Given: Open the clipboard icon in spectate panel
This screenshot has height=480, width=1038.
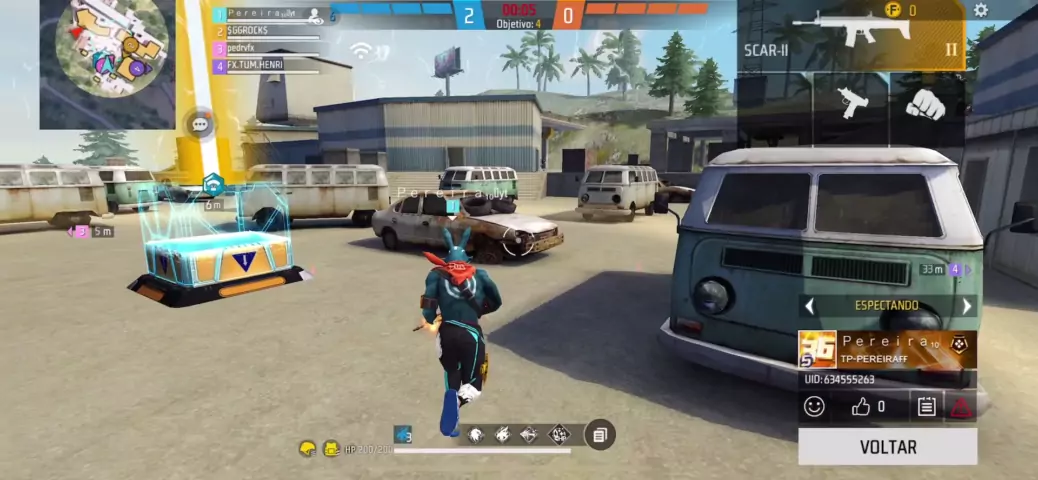Looking at the screenshot, I should [x=926, y=406].
